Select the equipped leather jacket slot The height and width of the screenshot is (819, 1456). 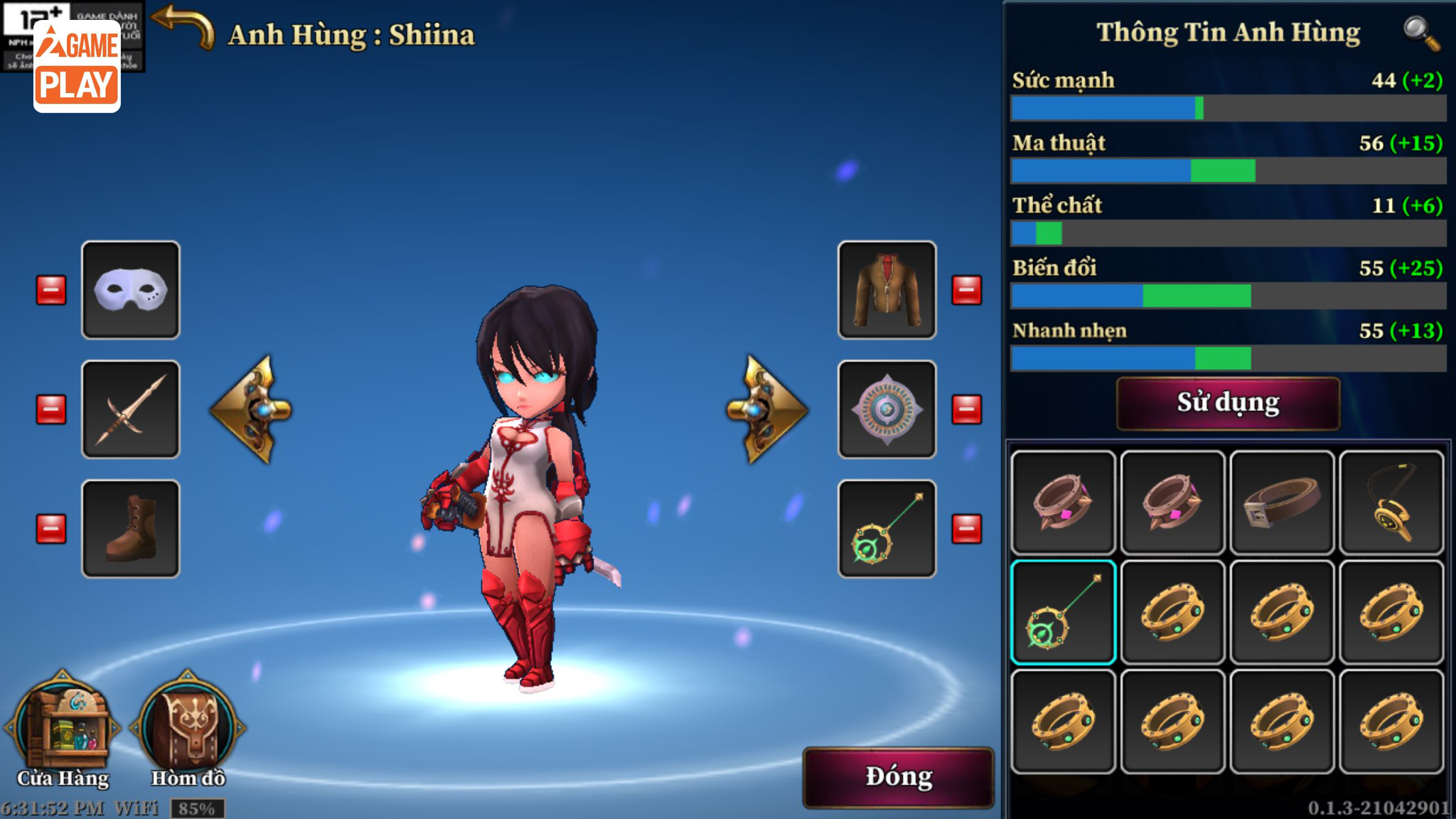click(x=887, y=290)
